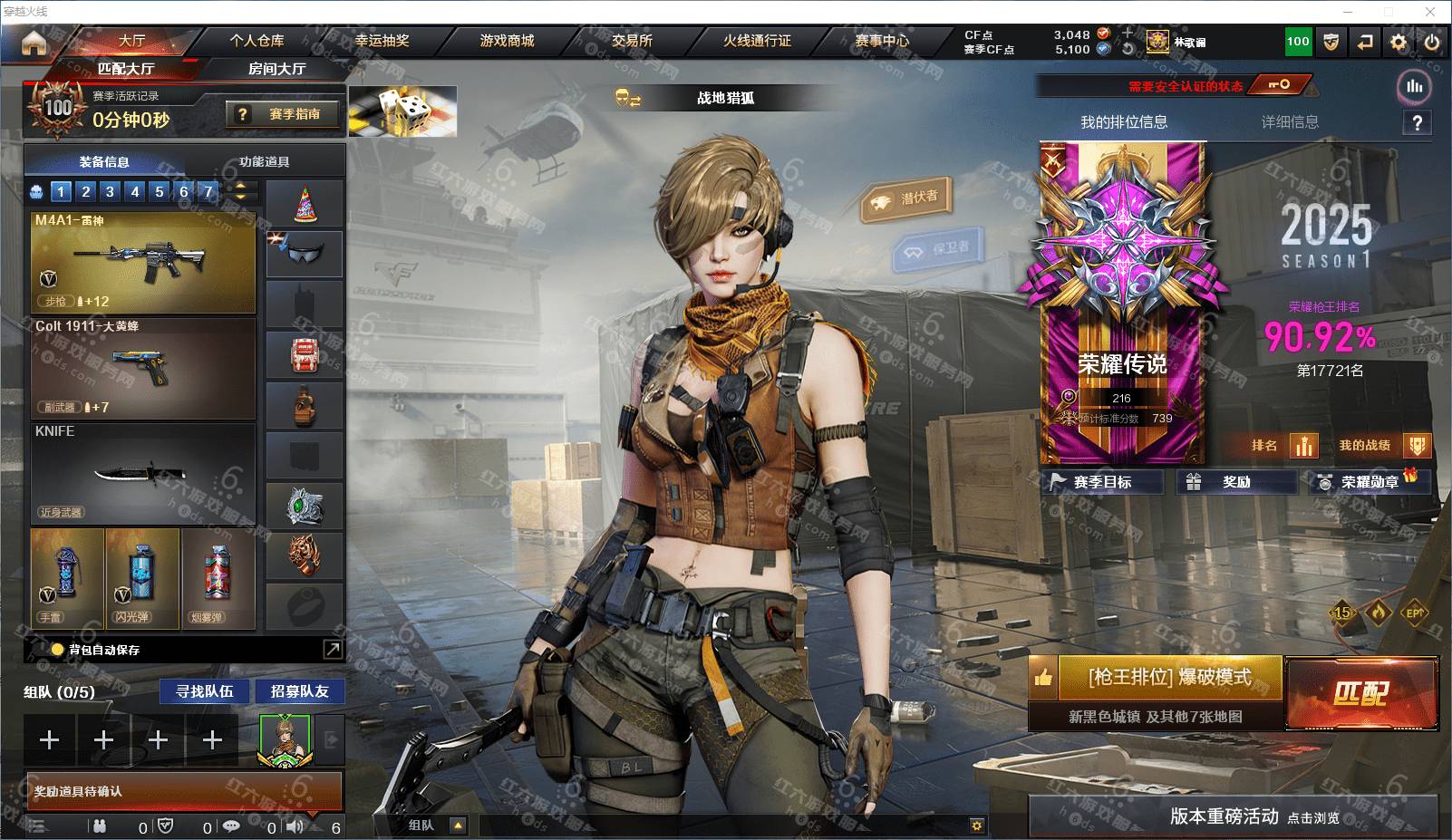The image size is (1452, 840).
Task: Open the 交易所 trading menu
Action: coord(632,41)
